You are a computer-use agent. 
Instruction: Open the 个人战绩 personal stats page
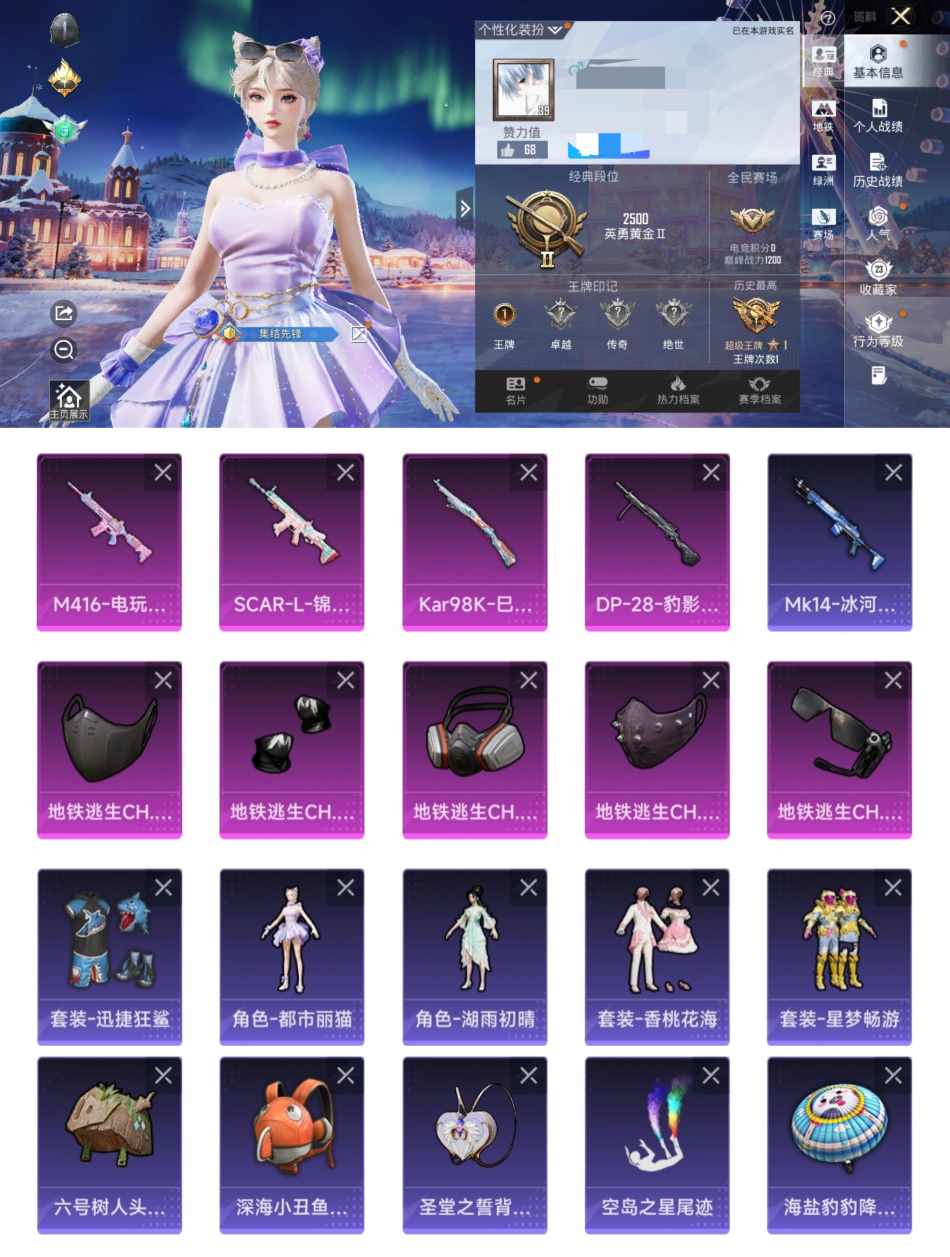(877, 115)
